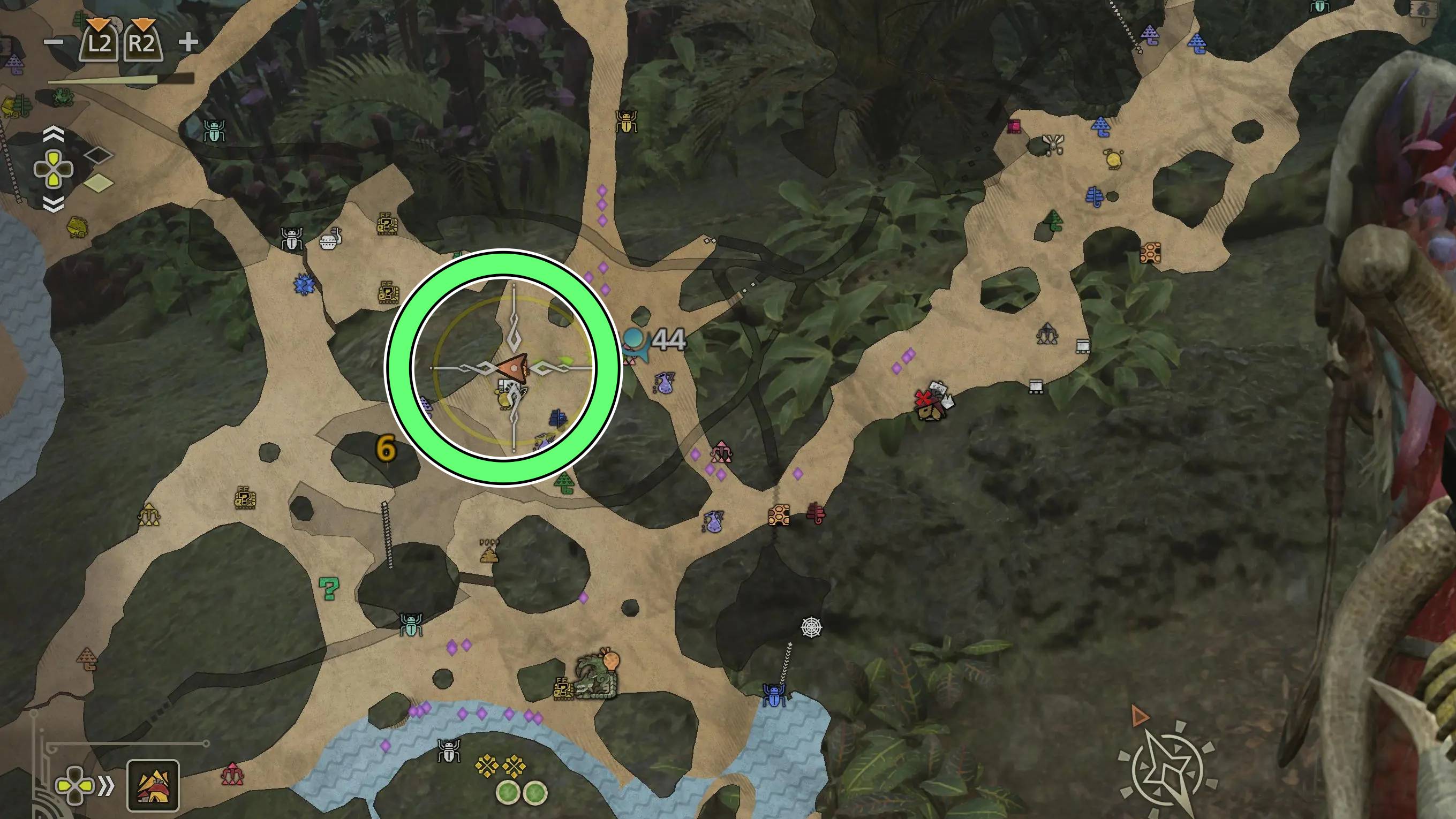Select the white spider web marker
This screenshot has height=819, width=1456.
point(811,626)
